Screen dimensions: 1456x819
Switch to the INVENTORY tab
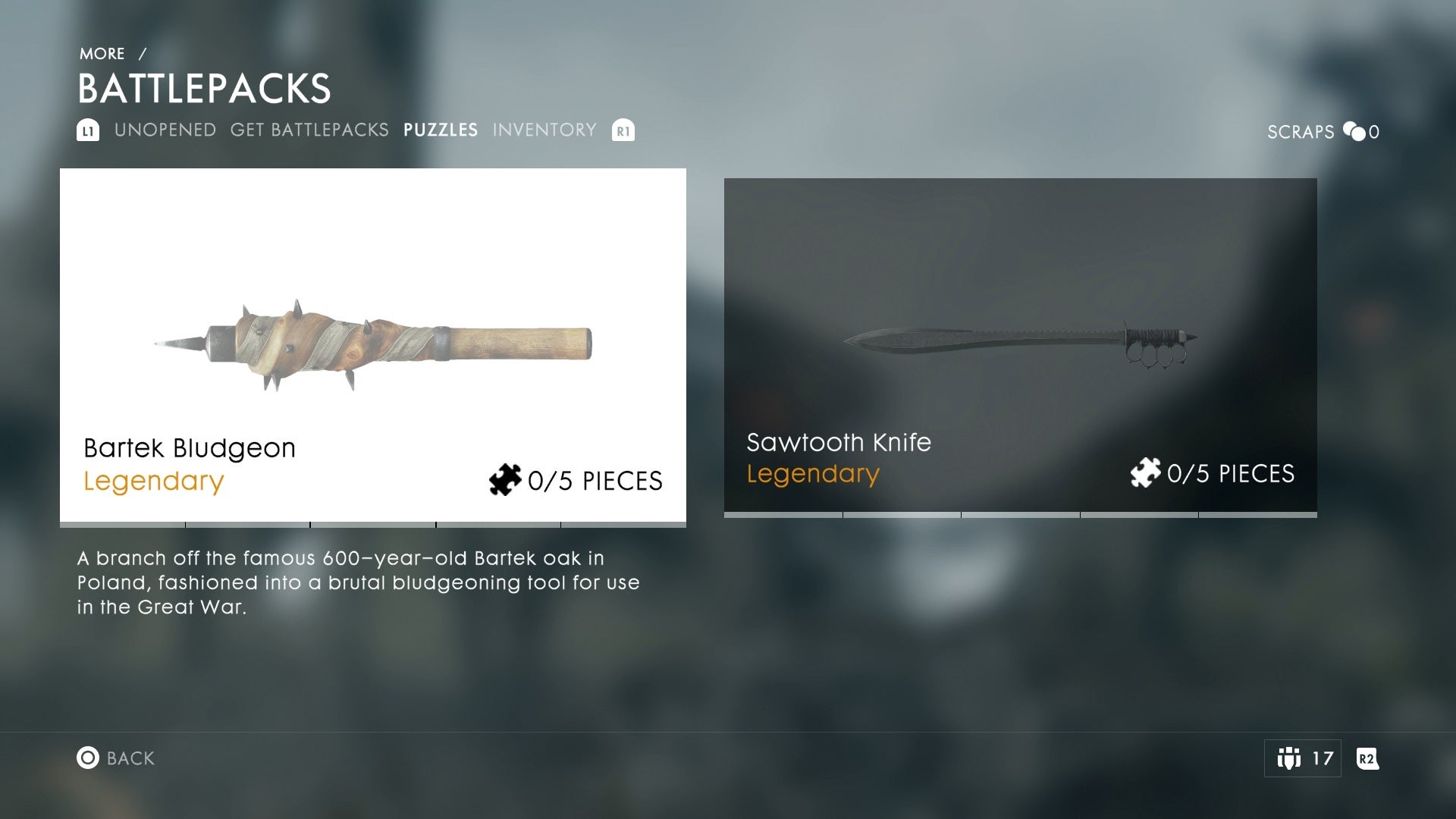[x=544, y=130]
